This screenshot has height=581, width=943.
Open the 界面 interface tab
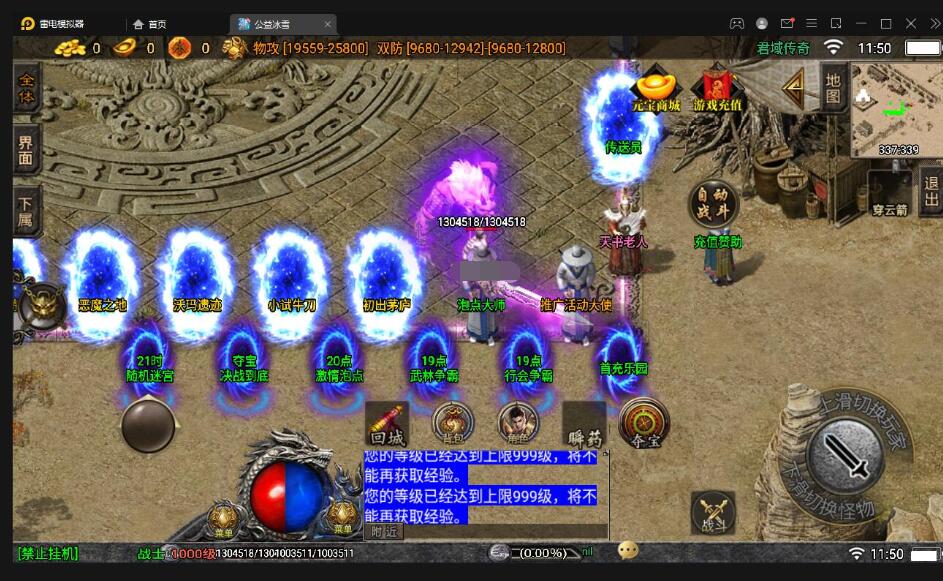[x=26, y=150]
